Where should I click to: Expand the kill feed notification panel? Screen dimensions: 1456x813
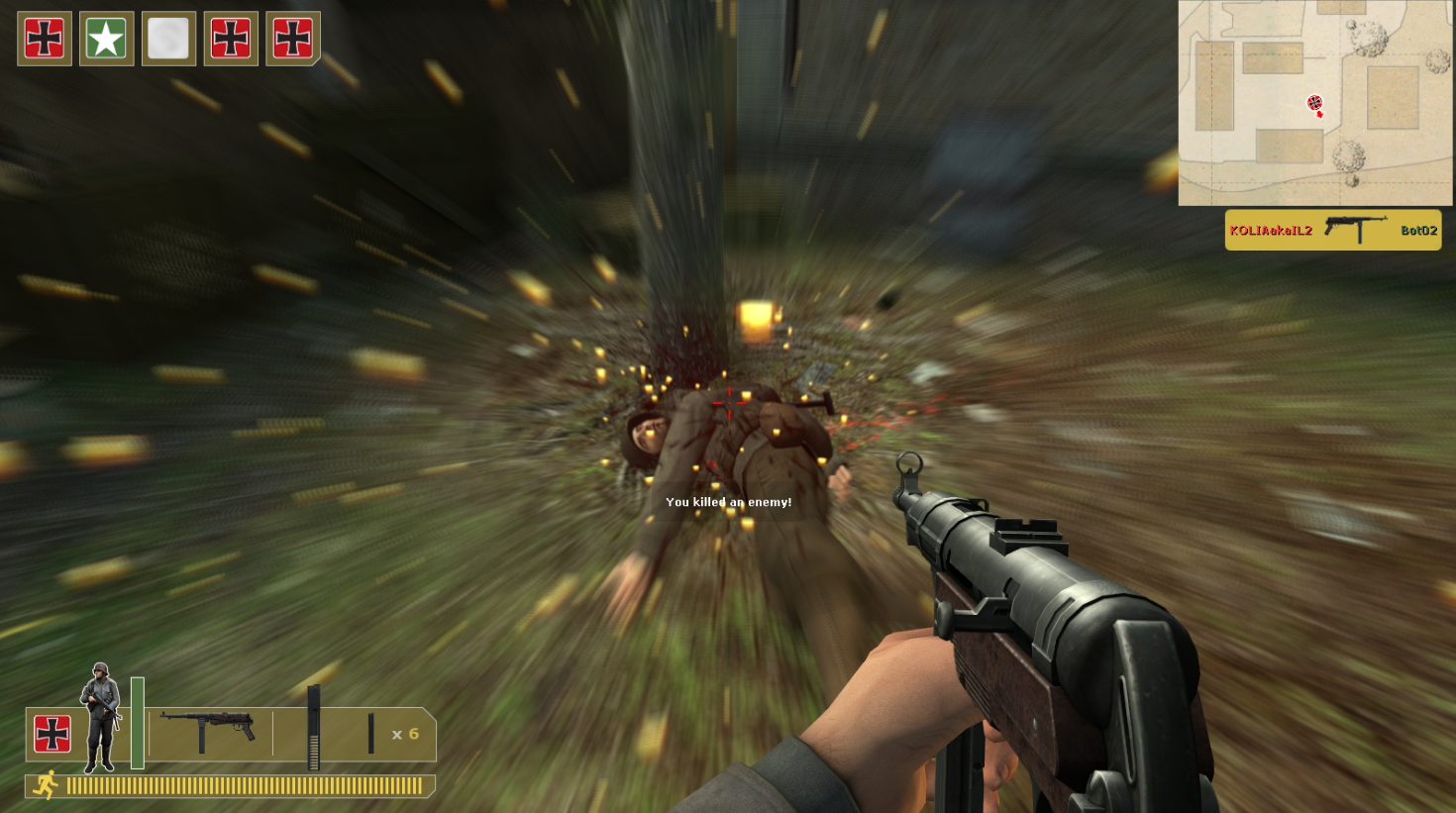click(1332, 230)
